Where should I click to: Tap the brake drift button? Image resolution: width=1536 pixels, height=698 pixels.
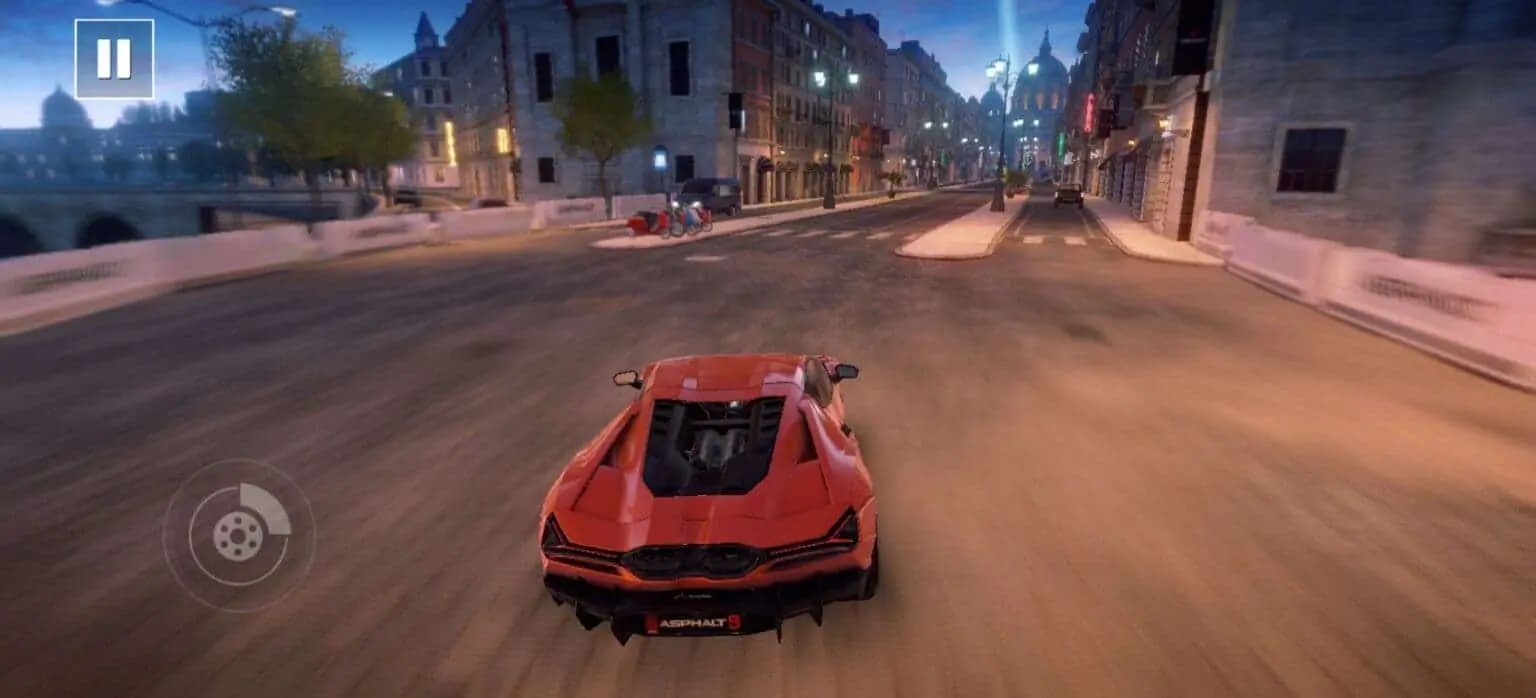point(239,535)
